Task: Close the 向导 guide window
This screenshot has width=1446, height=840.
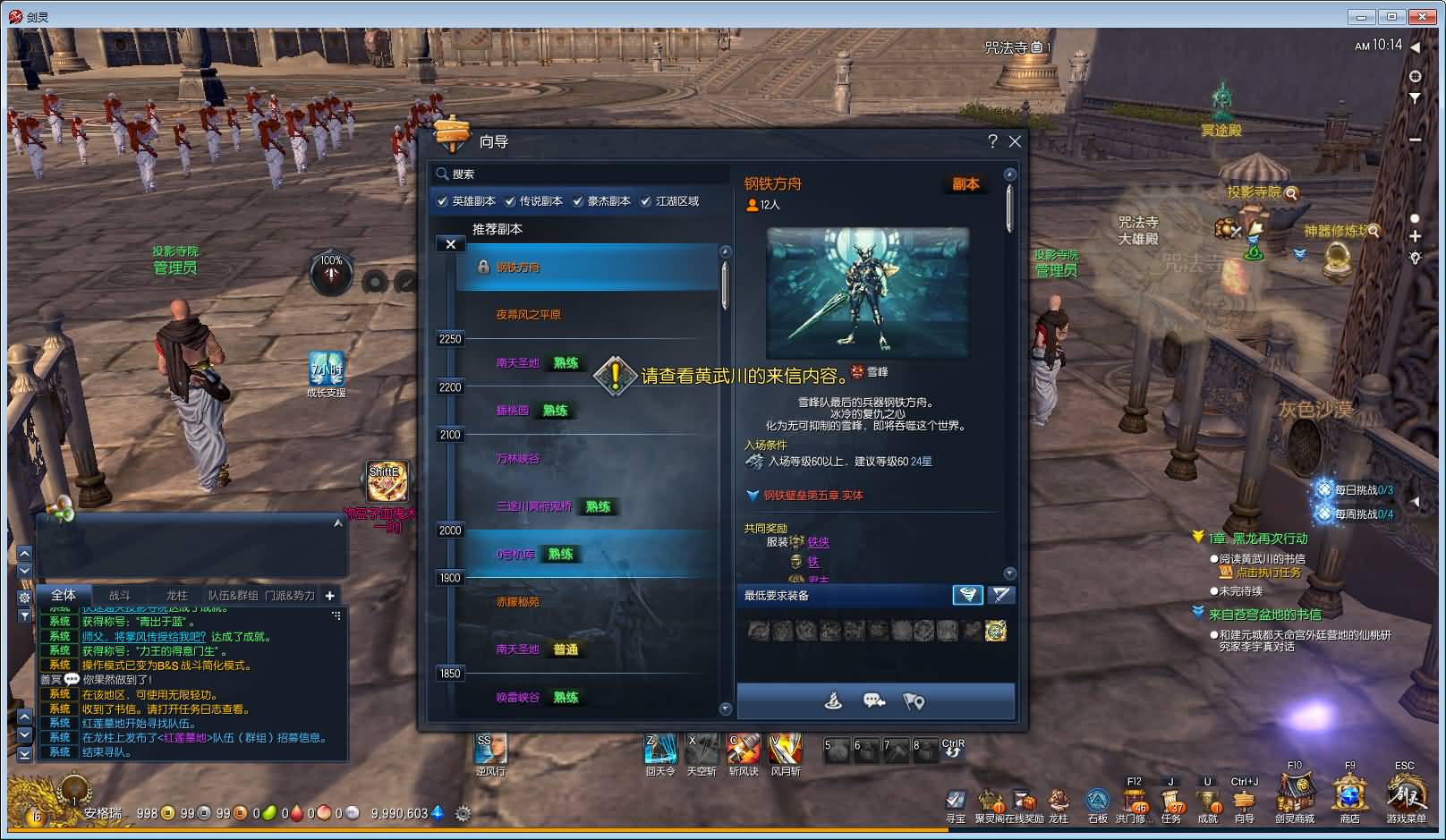Action: click(1015, 141)
